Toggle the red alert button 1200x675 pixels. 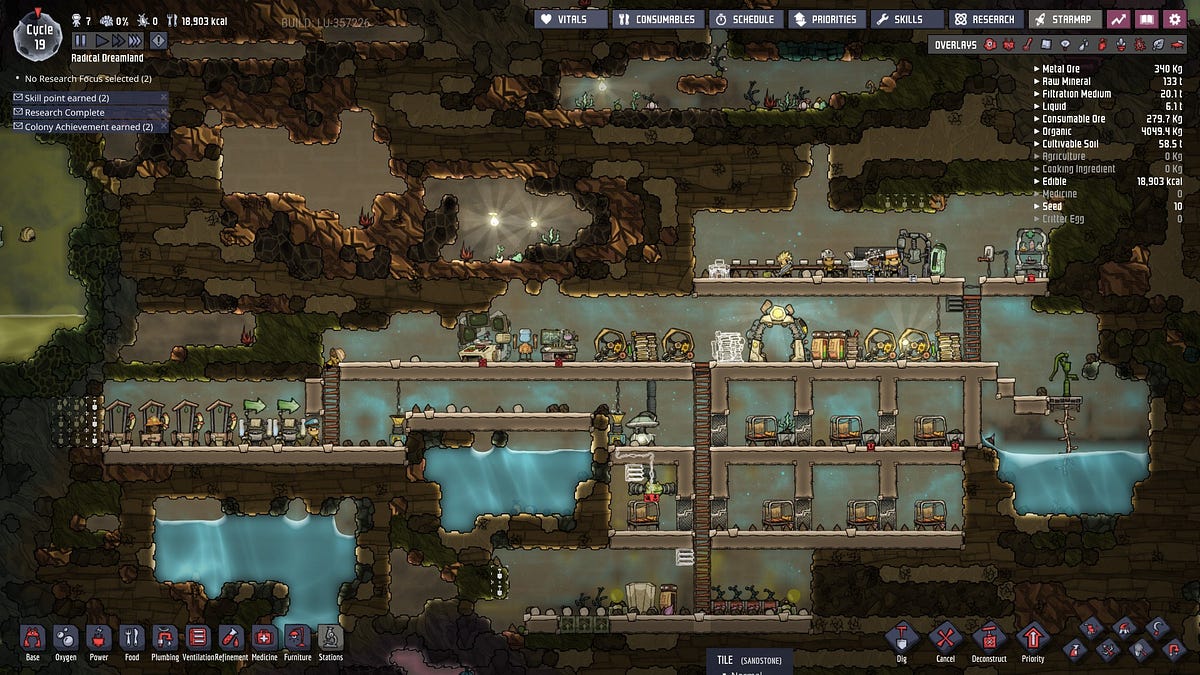tap(158, 41)
